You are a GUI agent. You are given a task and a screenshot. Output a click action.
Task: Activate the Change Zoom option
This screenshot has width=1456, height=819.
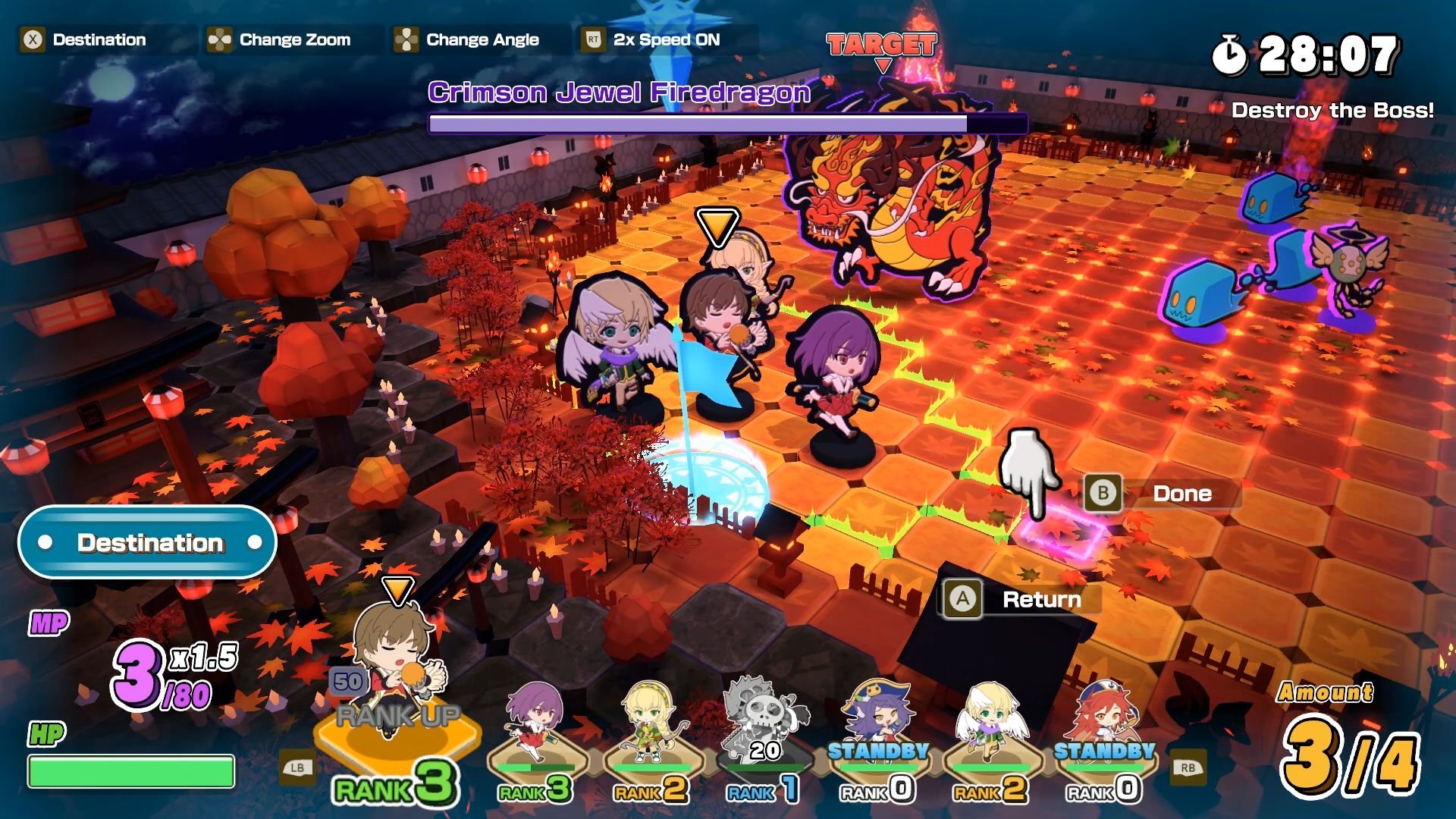280,39
